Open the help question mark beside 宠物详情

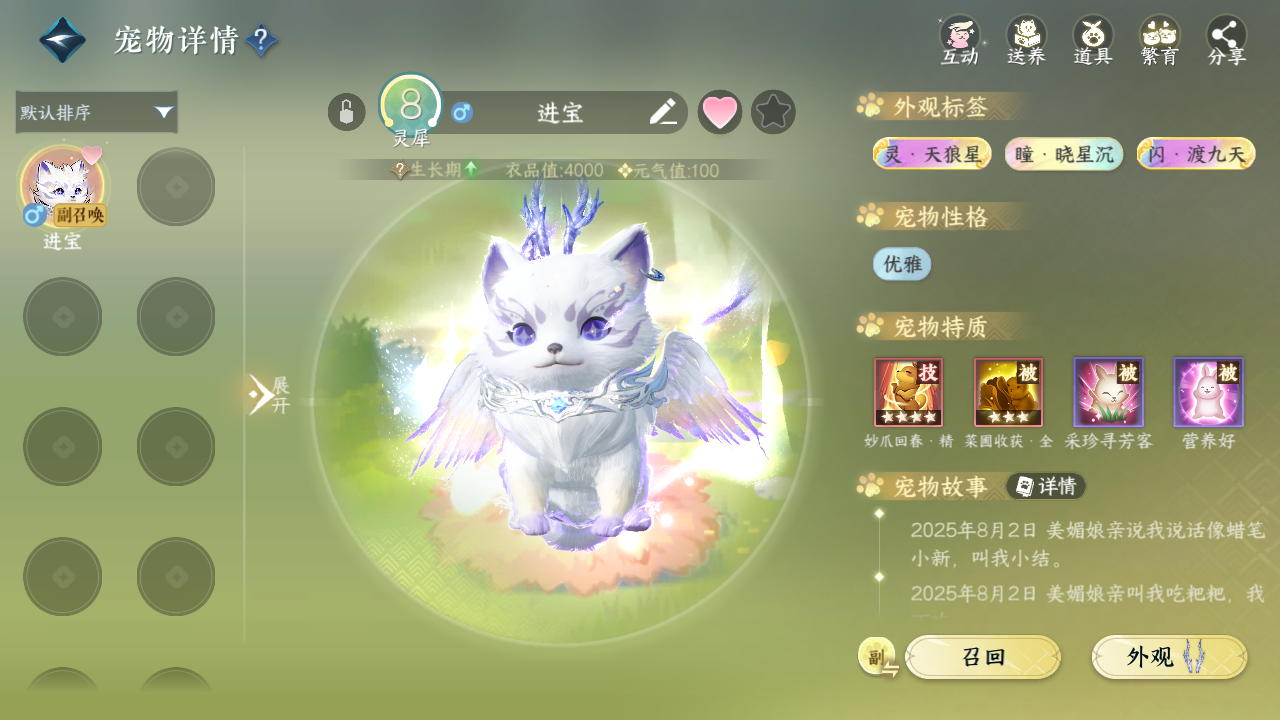pyautogui.click(x=261, y=41)
